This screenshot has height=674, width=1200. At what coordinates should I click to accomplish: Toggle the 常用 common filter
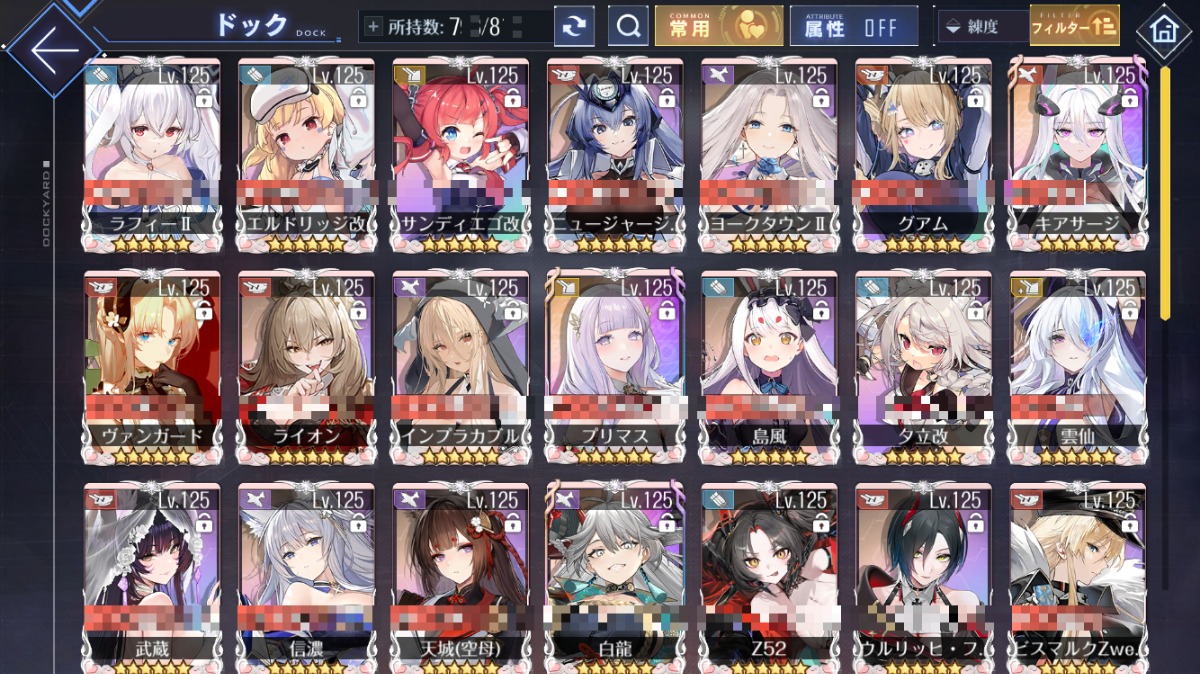(x=719, y=26)
